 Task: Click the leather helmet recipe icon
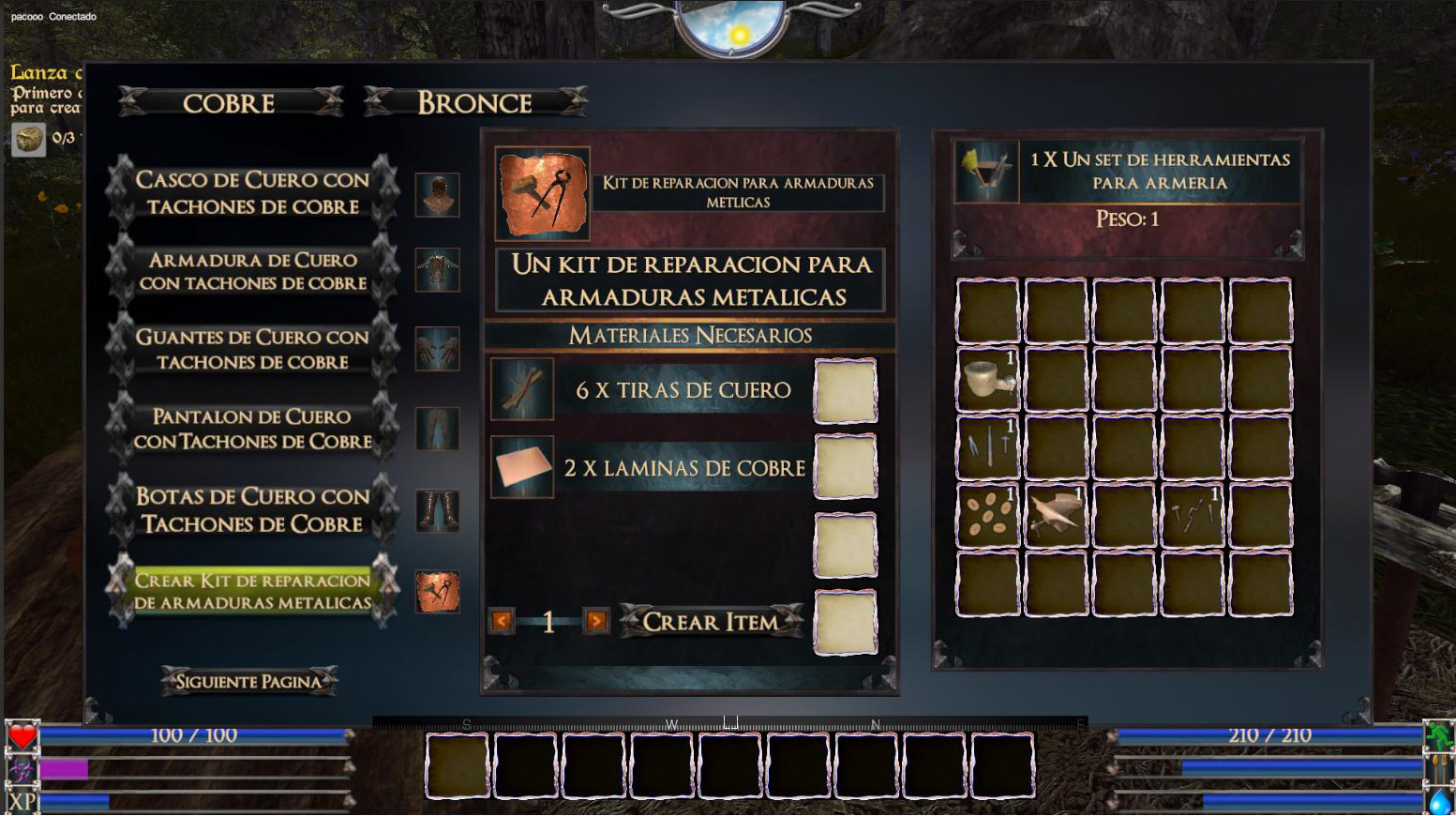pos(438,195)
